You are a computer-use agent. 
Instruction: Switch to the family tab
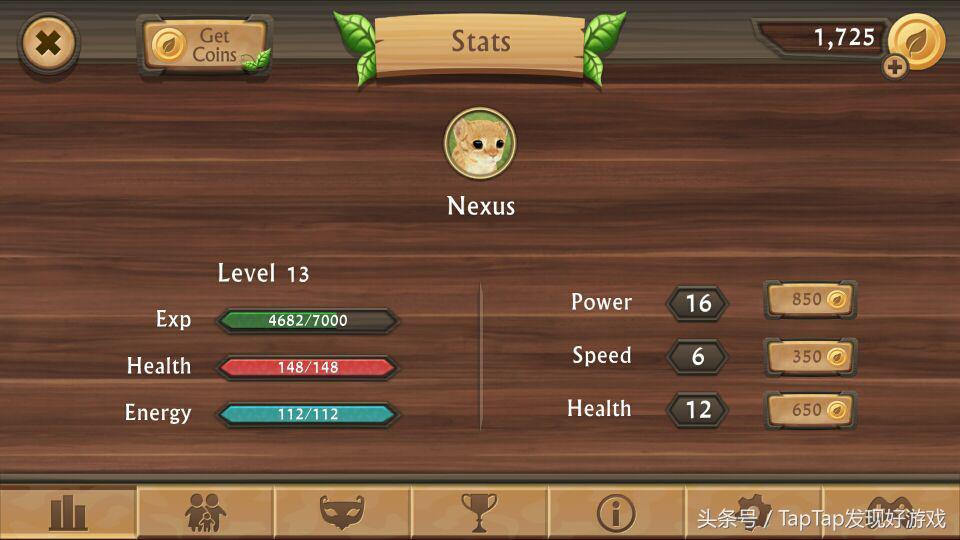205,514
